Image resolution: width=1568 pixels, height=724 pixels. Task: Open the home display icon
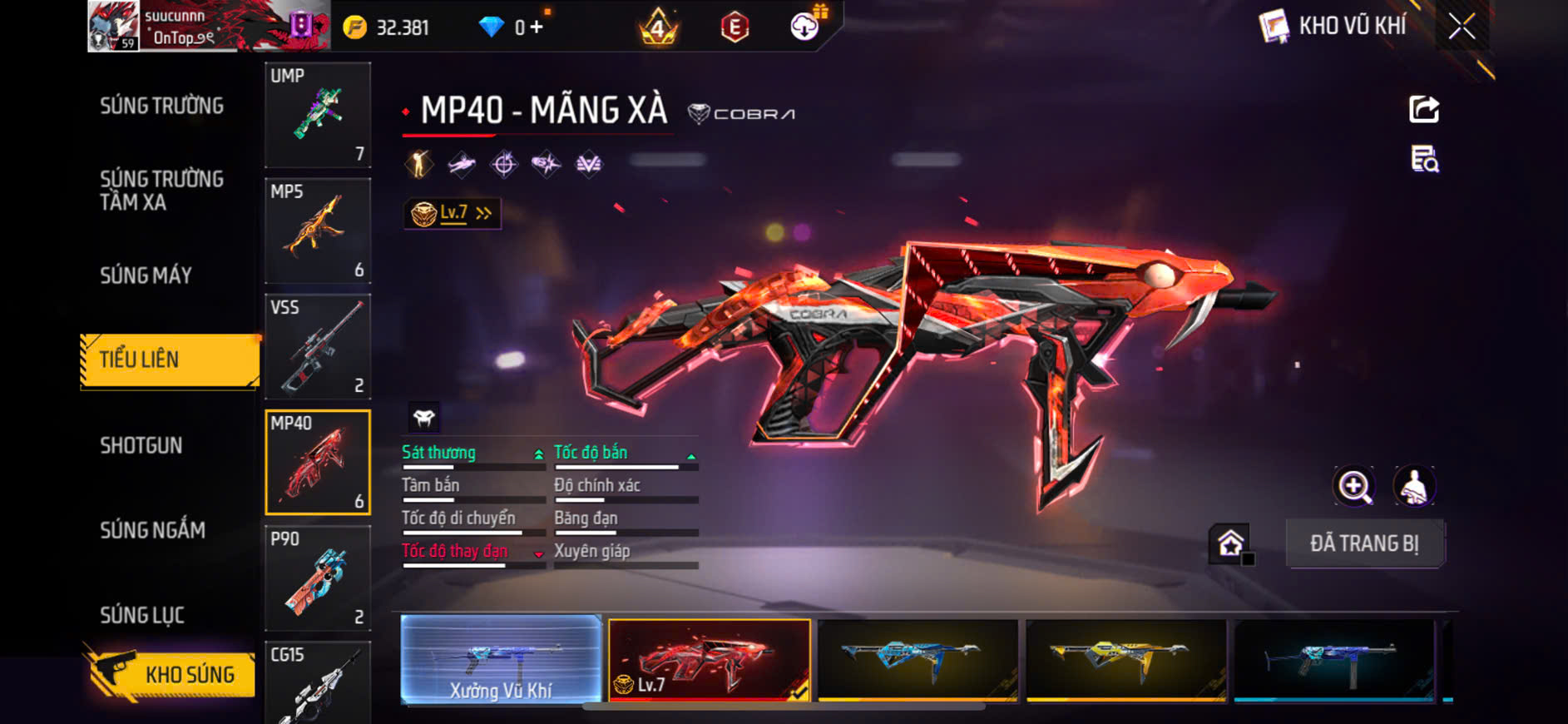point(1230,544)
